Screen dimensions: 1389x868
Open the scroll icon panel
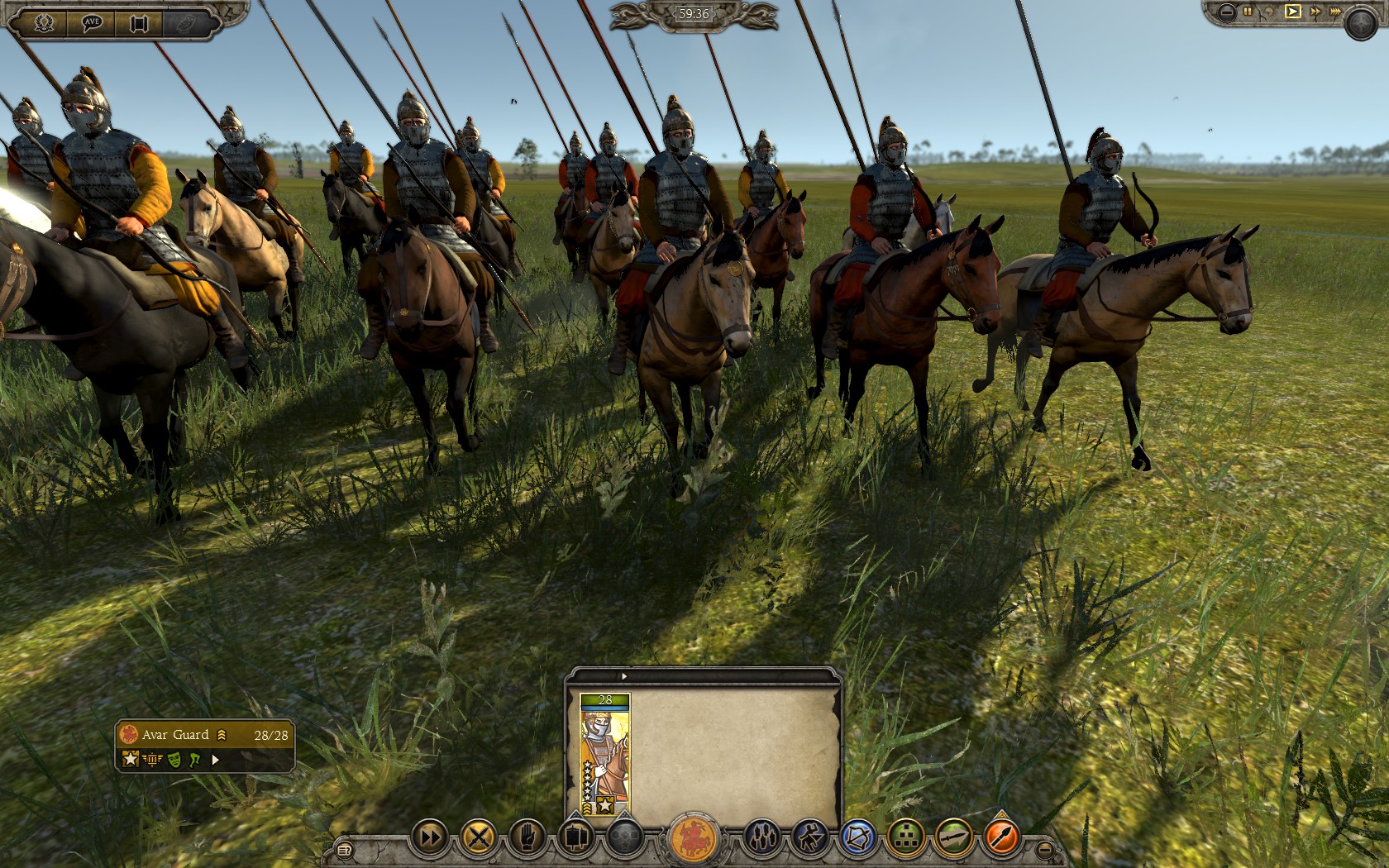(x=139, y=23)
